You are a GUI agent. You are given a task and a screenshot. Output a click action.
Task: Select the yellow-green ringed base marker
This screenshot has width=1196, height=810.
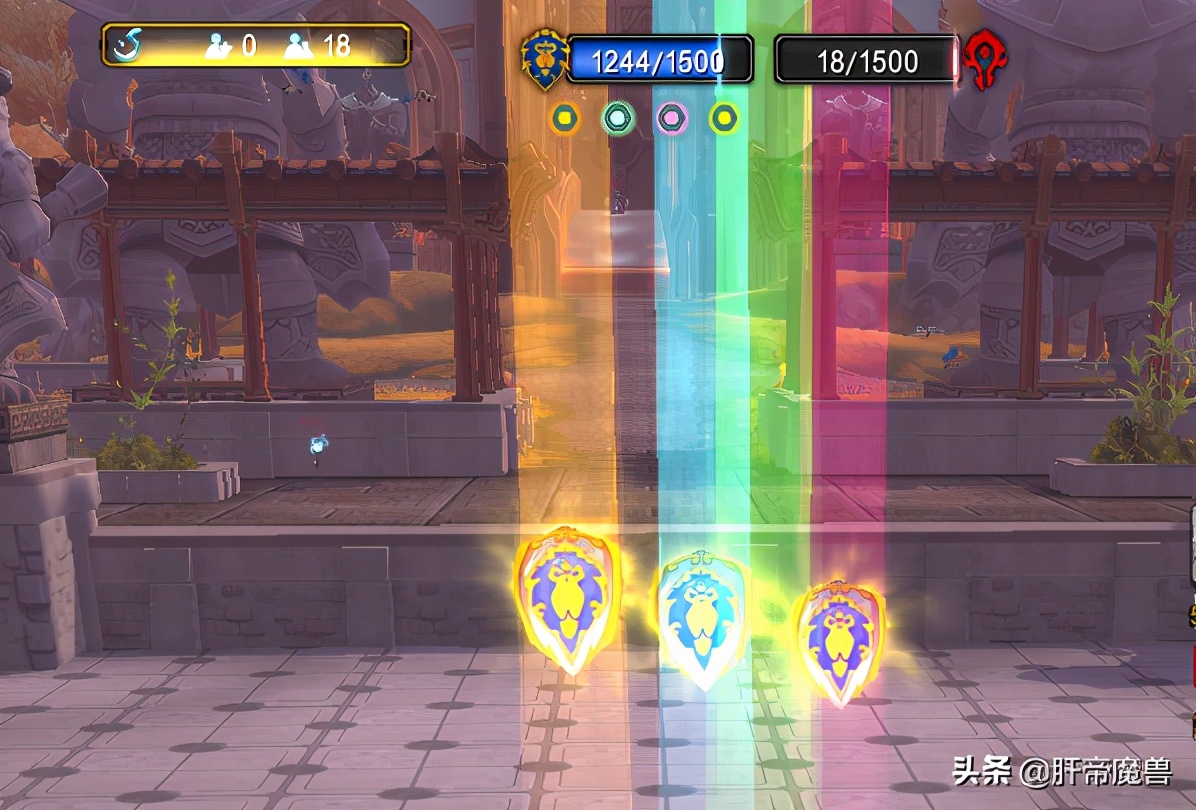(724, 119)
